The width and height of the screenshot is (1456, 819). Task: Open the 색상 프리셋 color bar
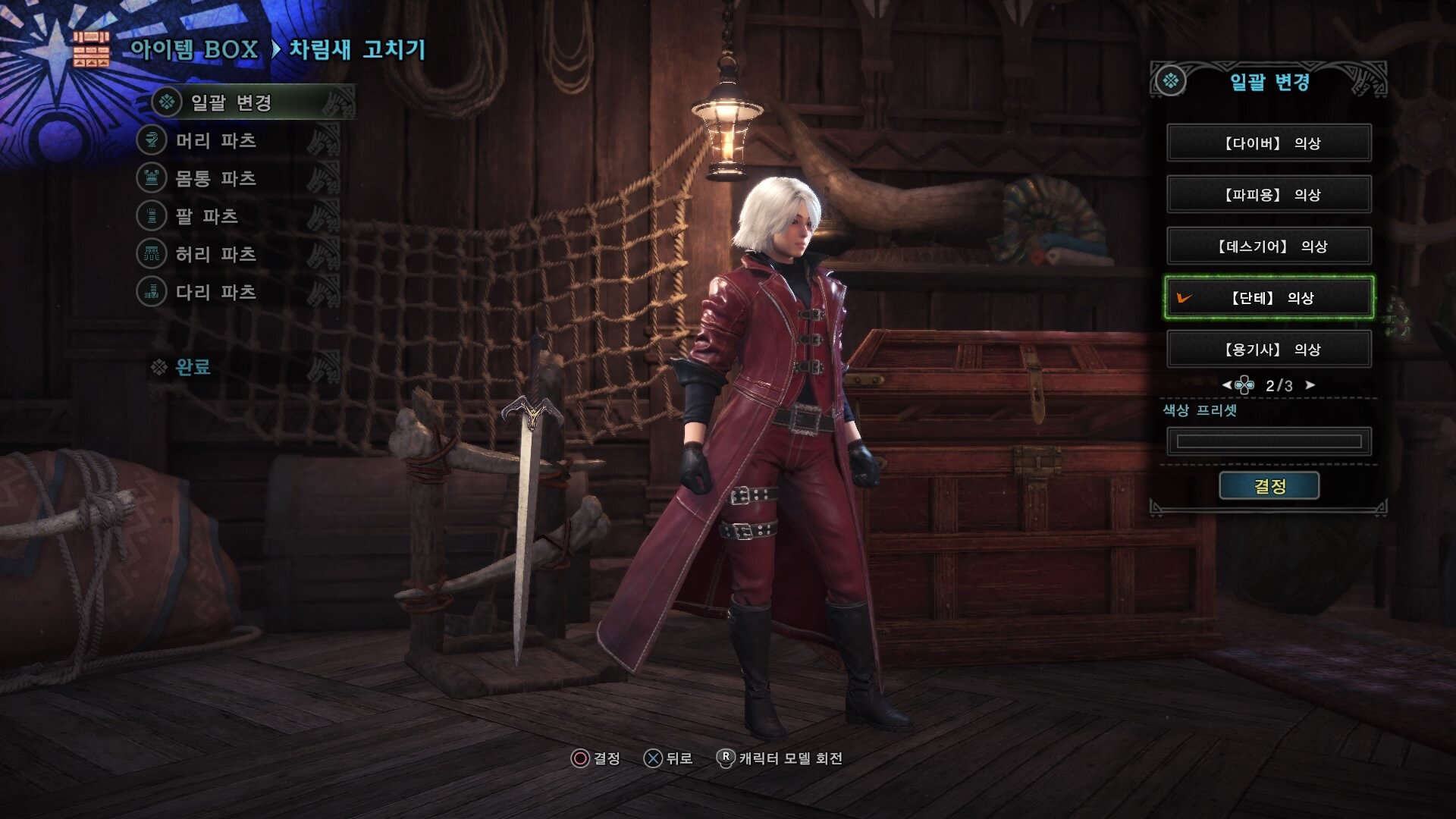click(1269, 441)
